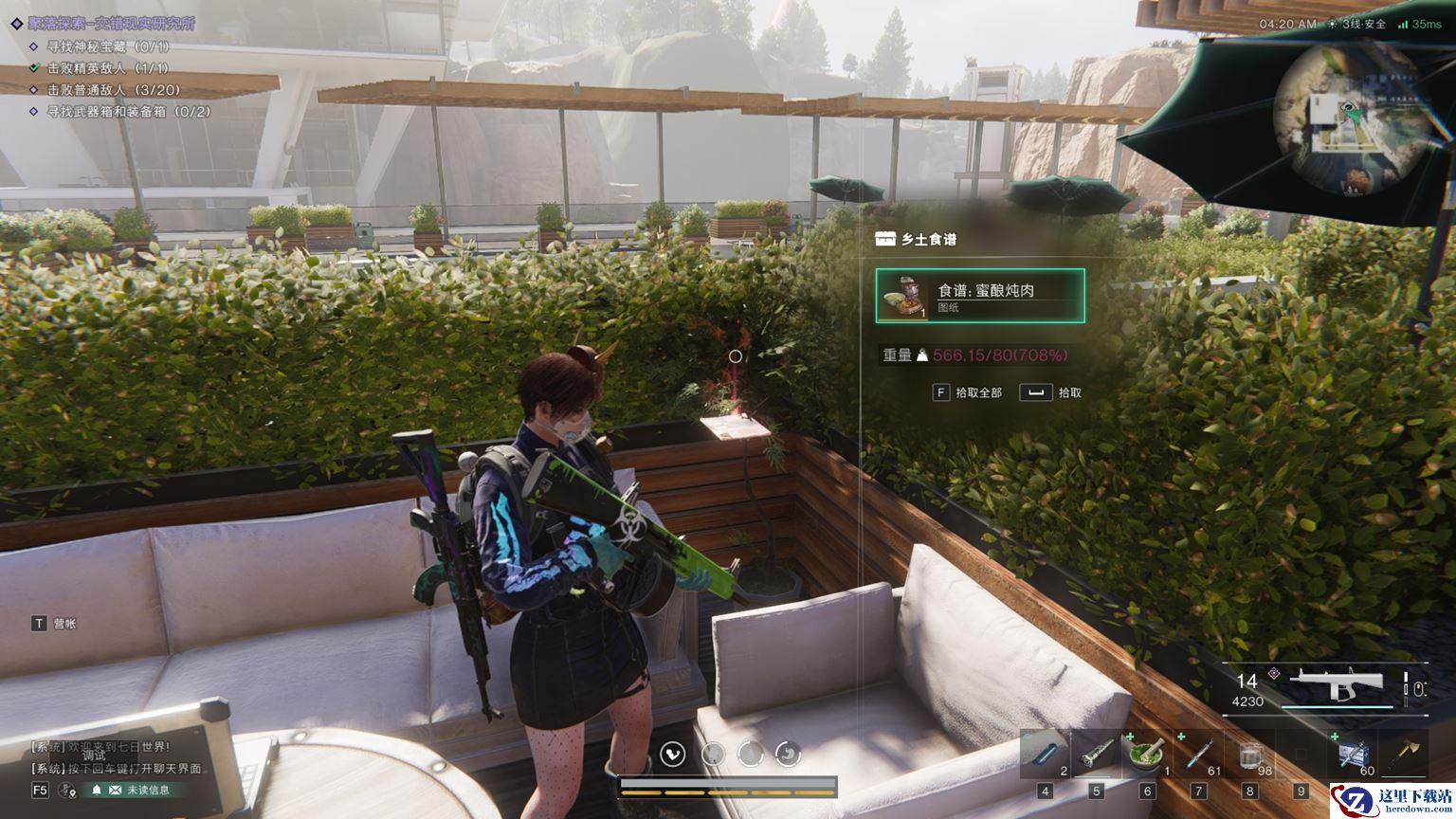This screenshot has height=819, width=1456.
Task: Equip the axe melee weapon slot
Action: pyautogui.click(x=1404, y=755)
